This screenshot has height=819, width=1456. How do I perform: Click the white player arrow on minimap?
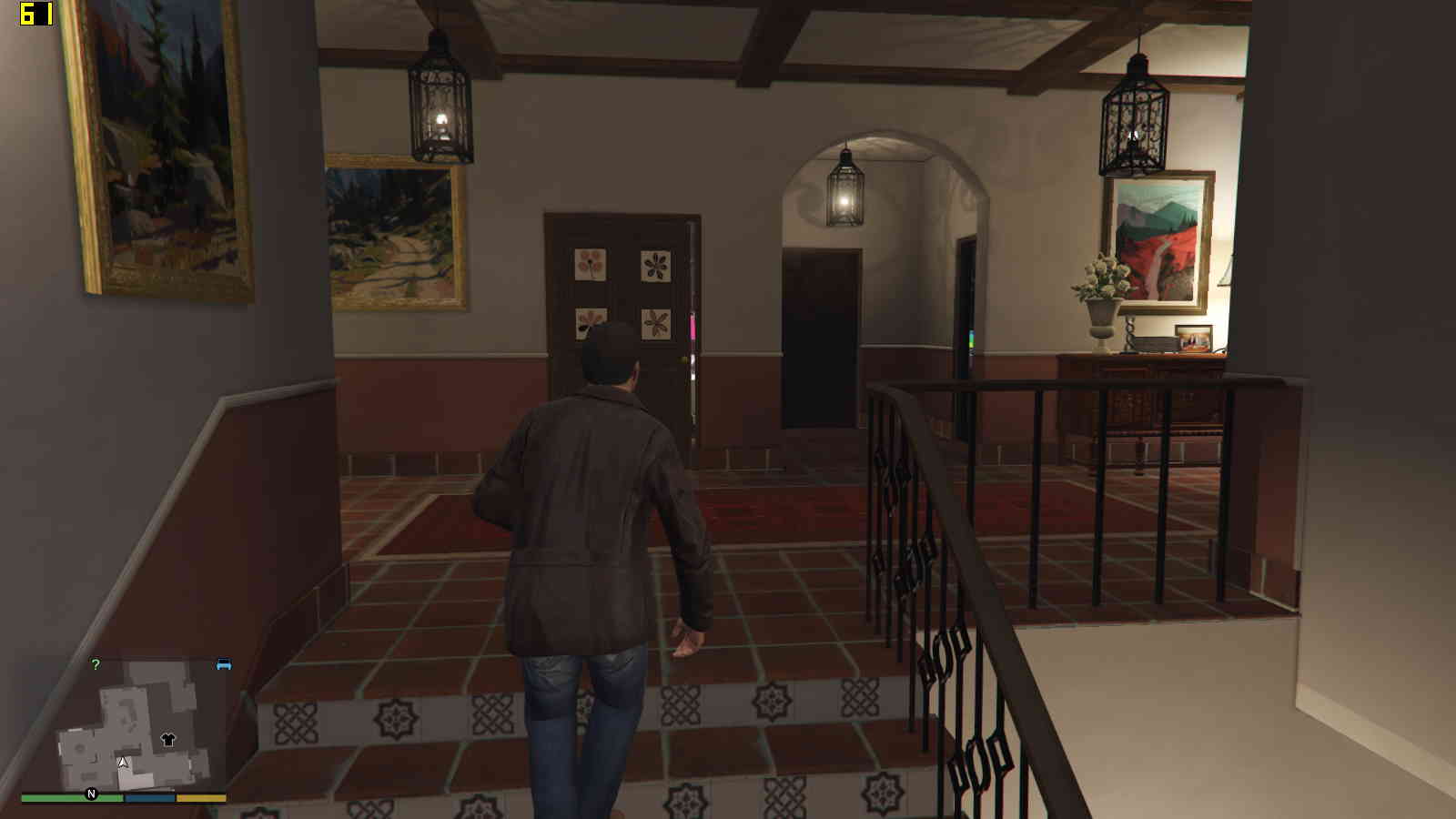point(124,763)
